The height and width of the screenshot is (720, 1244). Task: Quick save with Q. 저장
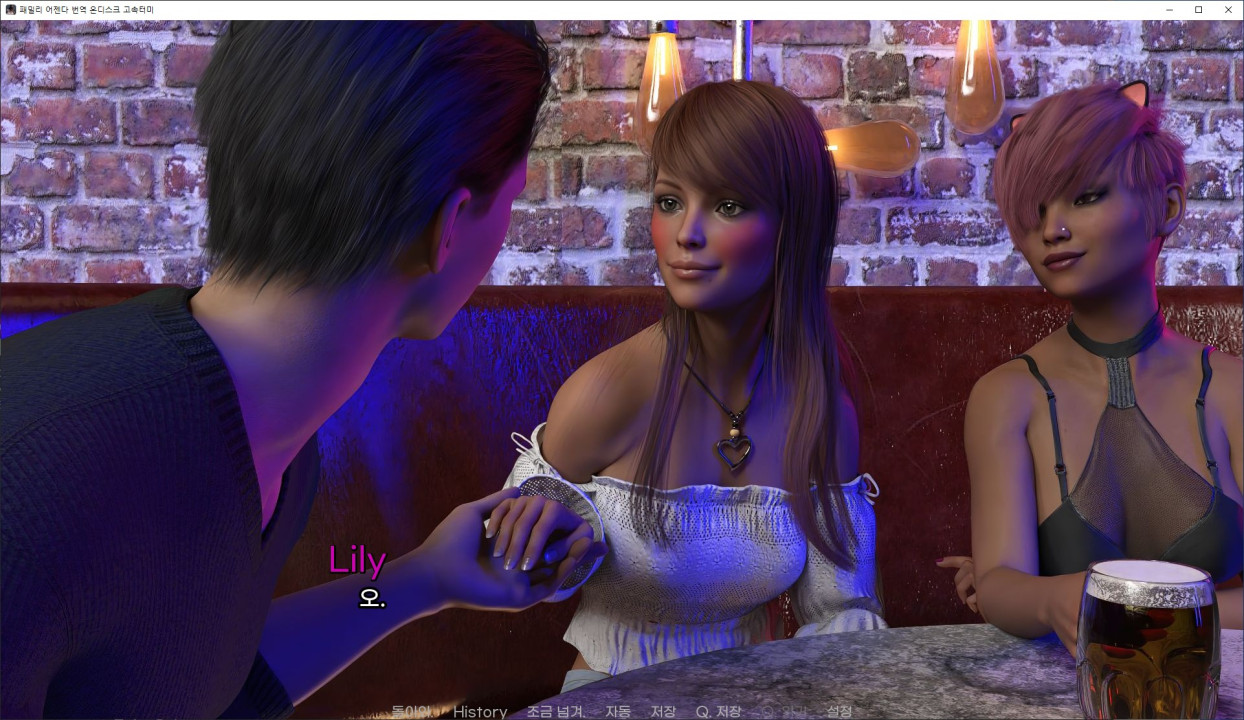pos(718,712)
